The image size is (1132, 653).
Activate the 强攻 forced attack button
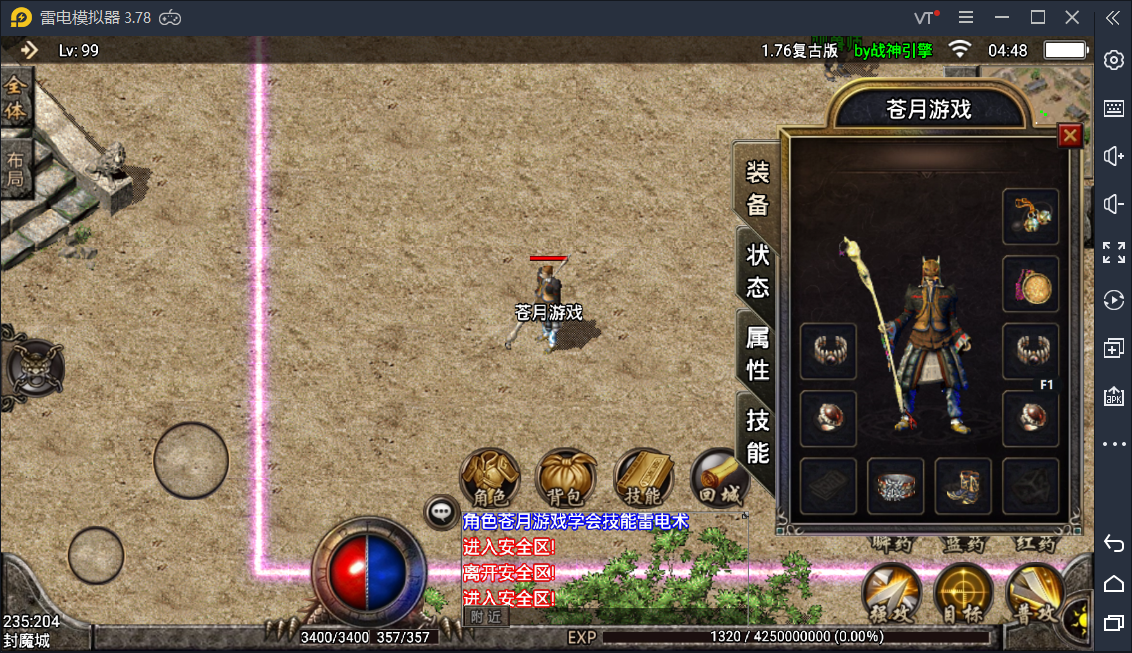click(891, 594)
